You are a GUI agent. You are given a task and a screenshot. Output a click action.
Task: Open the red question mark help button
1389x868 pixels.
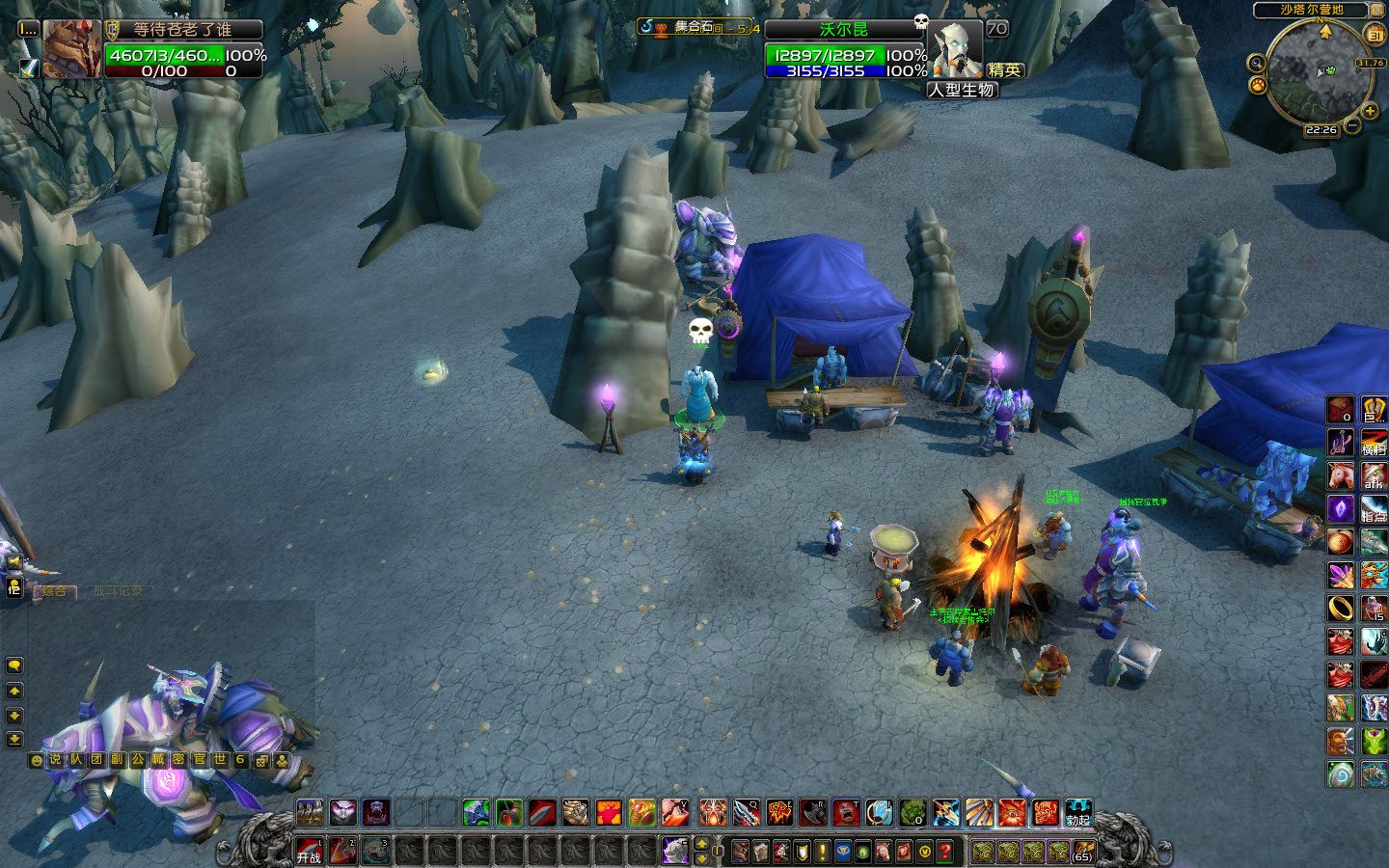945,851
